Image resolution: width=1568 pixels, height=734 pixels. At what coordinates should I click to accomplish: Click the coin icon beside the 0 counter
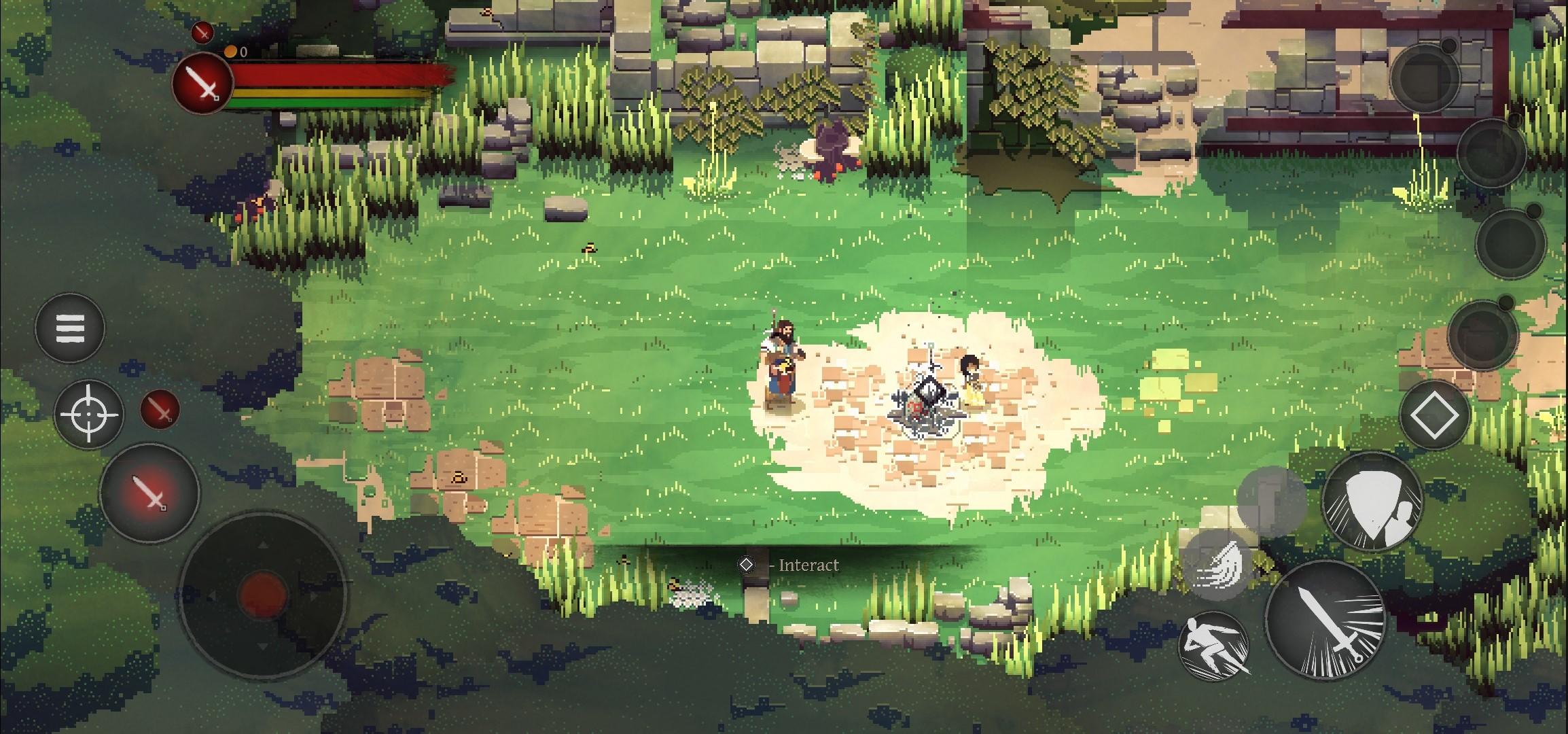click(x=231, y=50)
